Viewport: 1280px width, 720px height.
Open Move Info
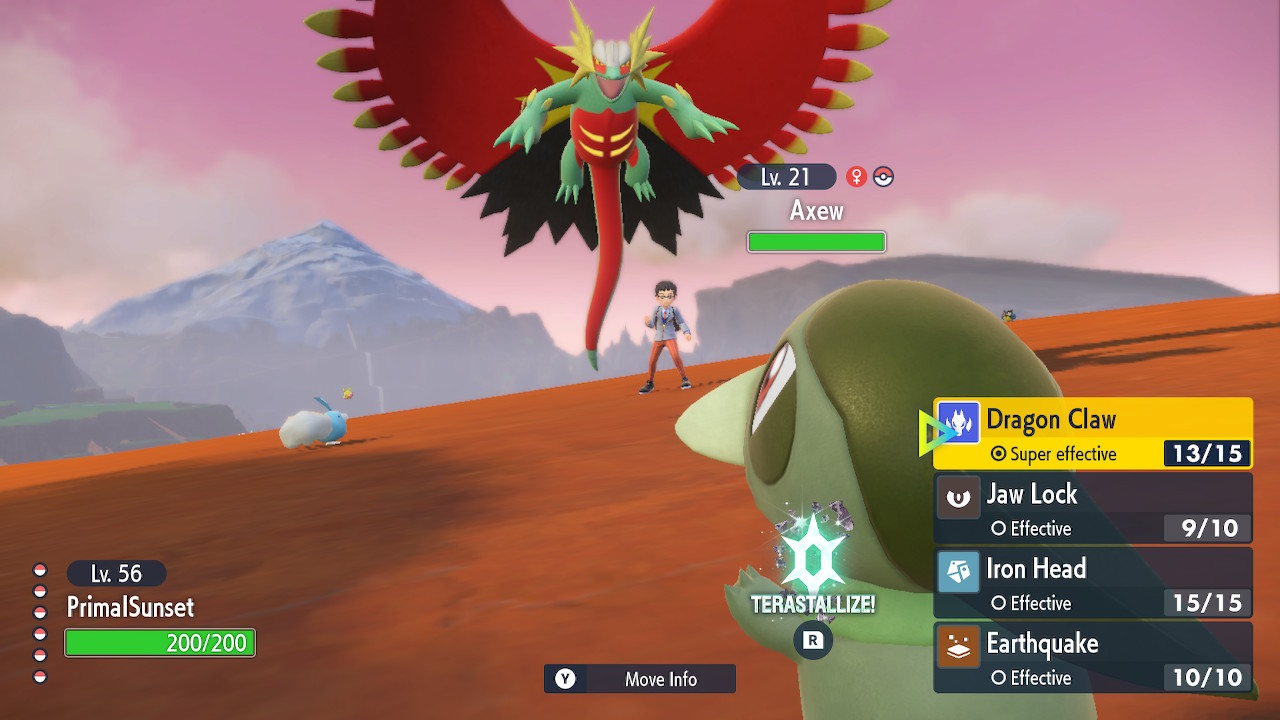pos(640,679)
